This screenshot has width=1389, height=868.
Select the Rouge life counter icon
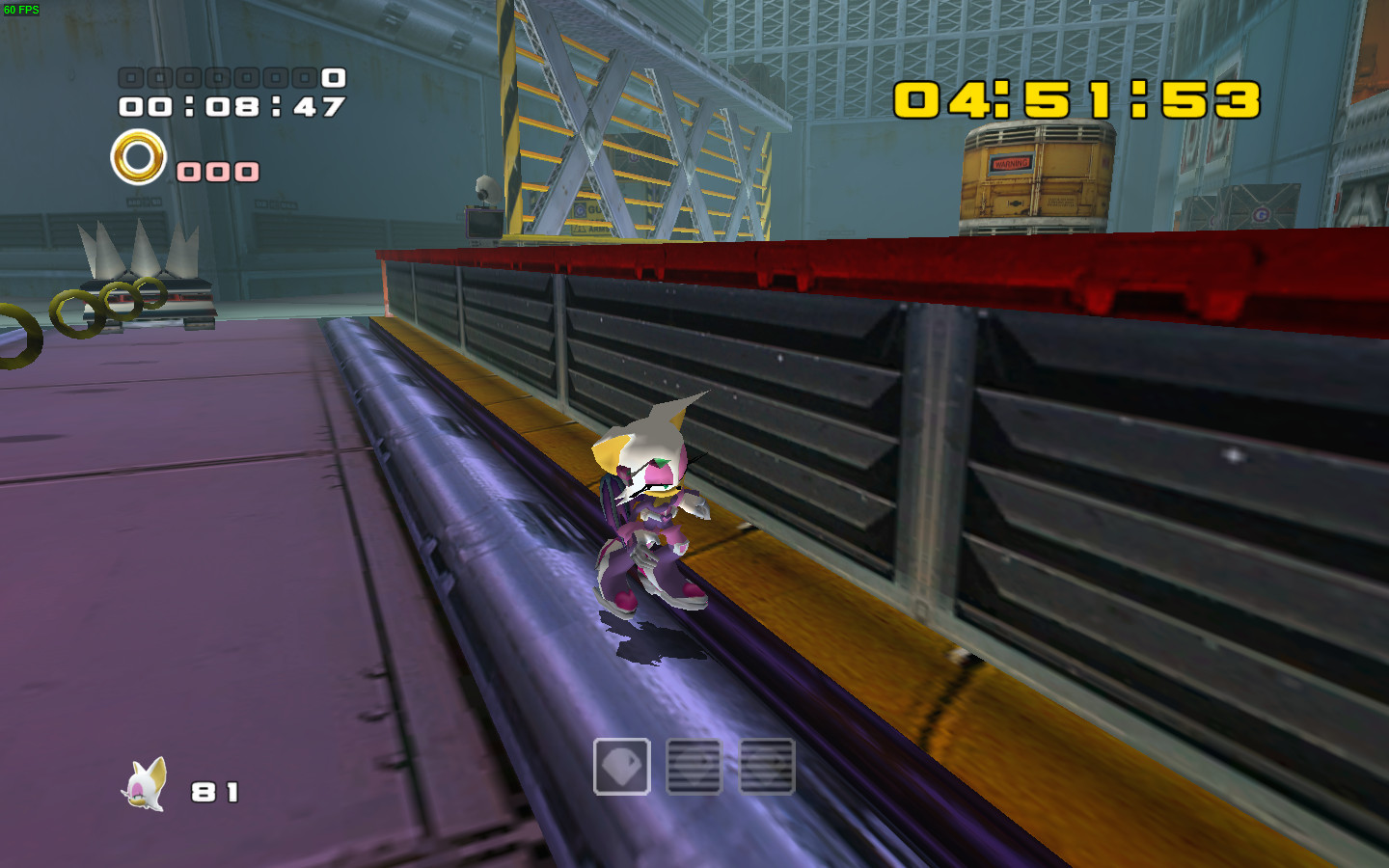click(x=145, y=786)
